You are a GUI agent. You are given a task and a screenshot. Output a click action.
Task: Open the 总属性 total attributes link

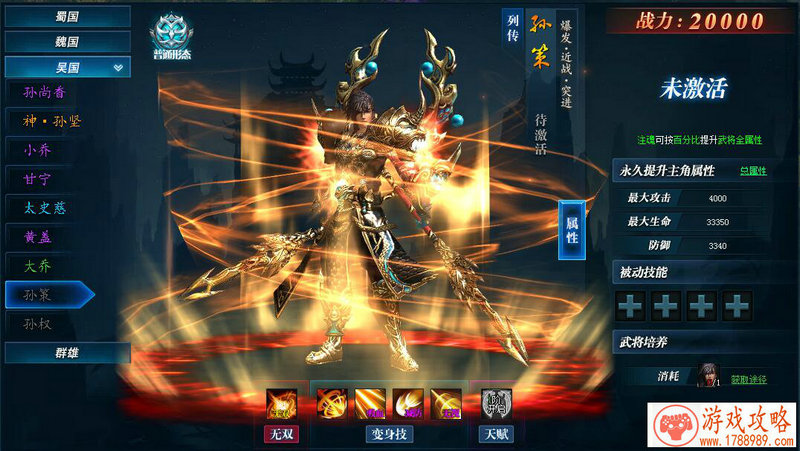(x=753, y=171)
